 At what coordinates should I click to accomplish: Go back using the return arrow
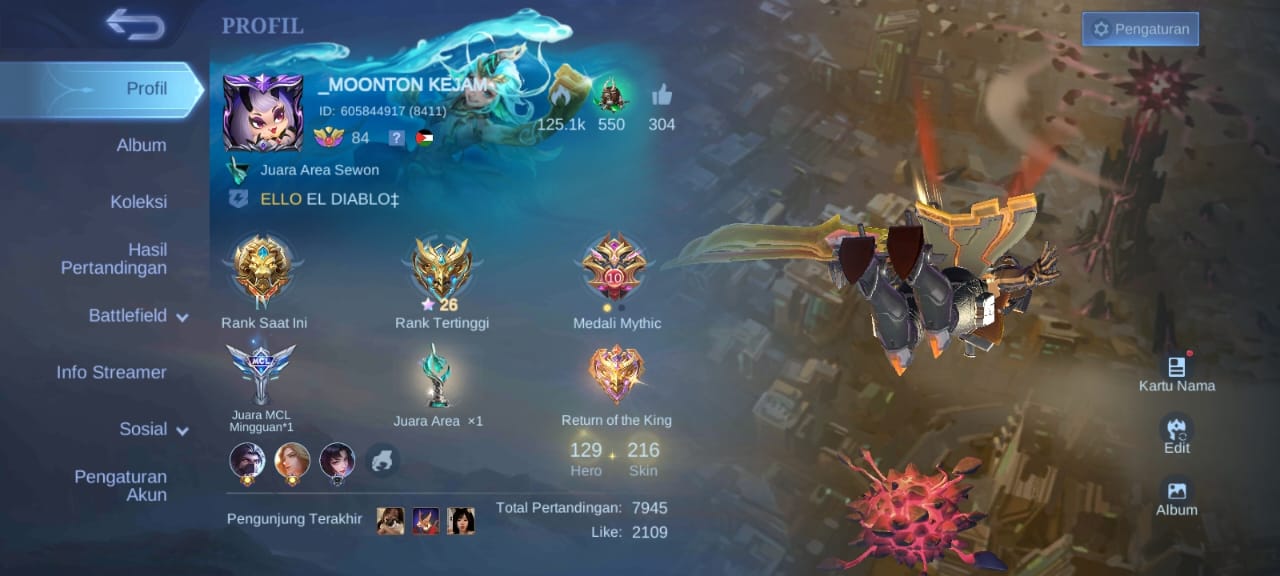(x=136, y=25)
